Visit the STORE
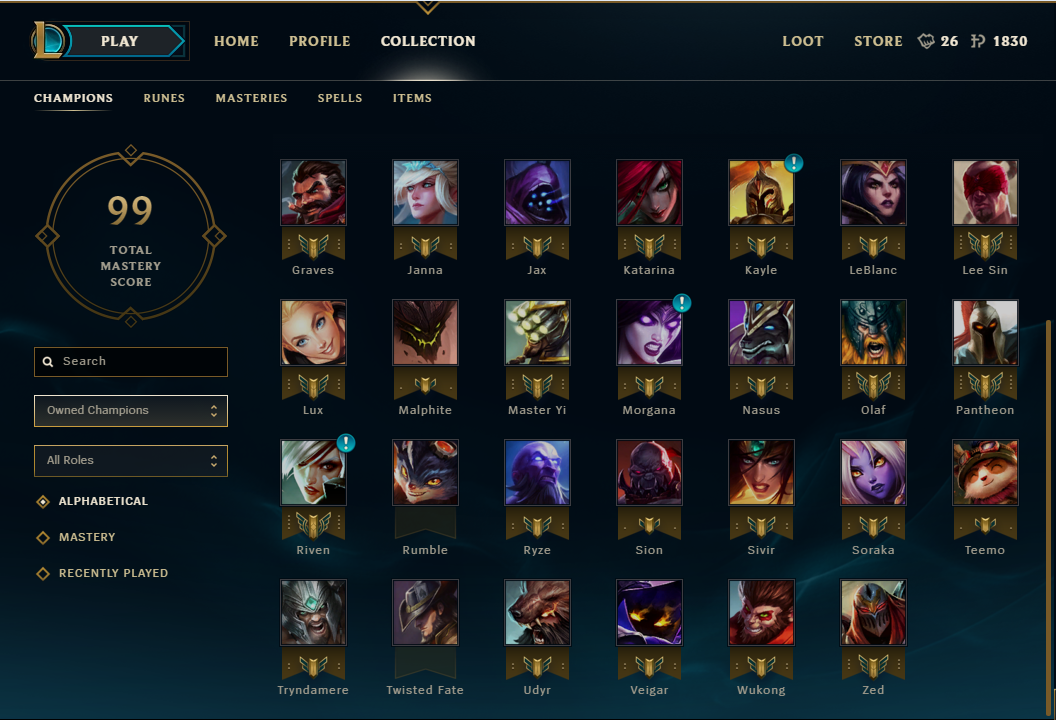This screenshot has height=720, width=1056. coord(878,42)
